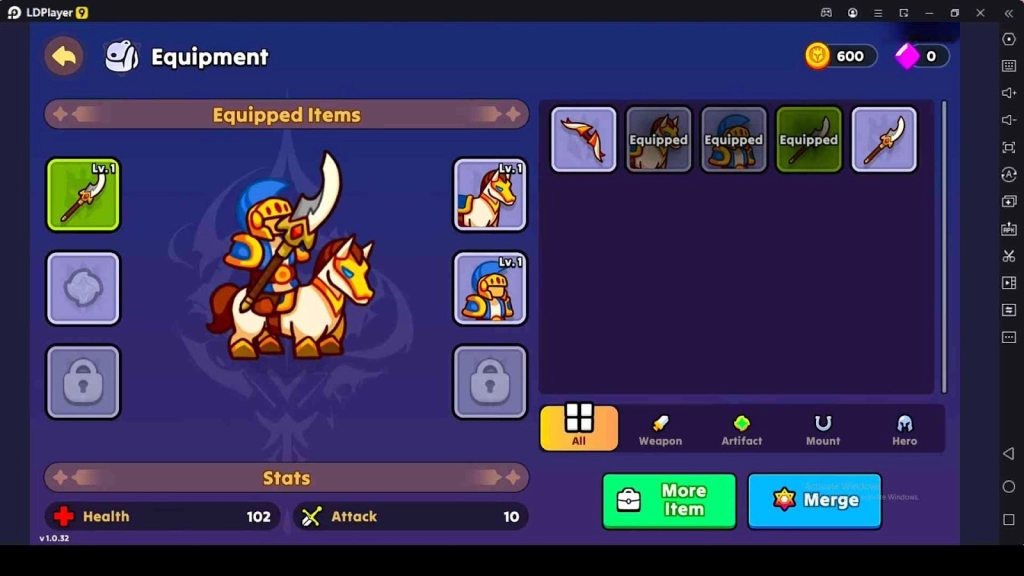This screenshot has height=576, width=1024.
Task: Select the green equipped glaive inventory tile
Action: pyautogui.click(x=809, y=140)
